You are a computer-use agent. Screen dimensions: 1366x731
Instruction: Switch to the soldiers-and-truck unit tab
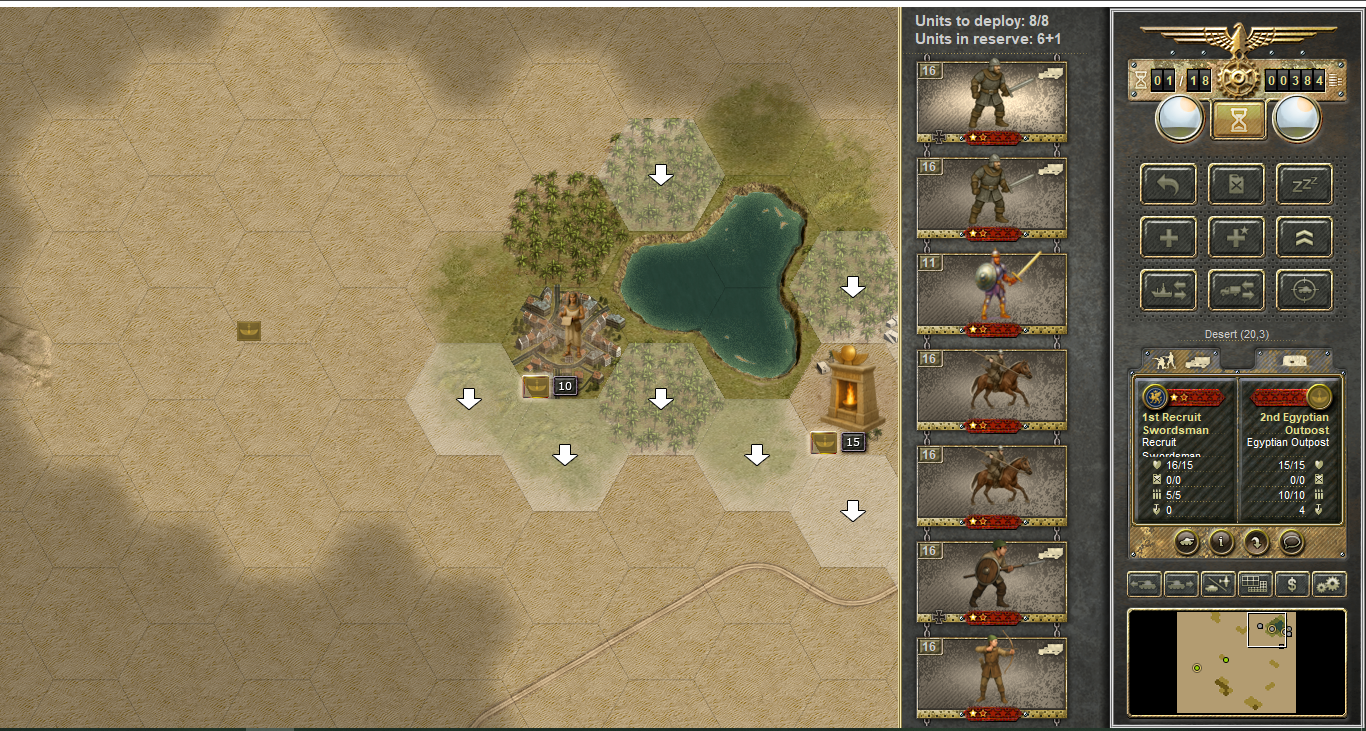[1179, 358]
